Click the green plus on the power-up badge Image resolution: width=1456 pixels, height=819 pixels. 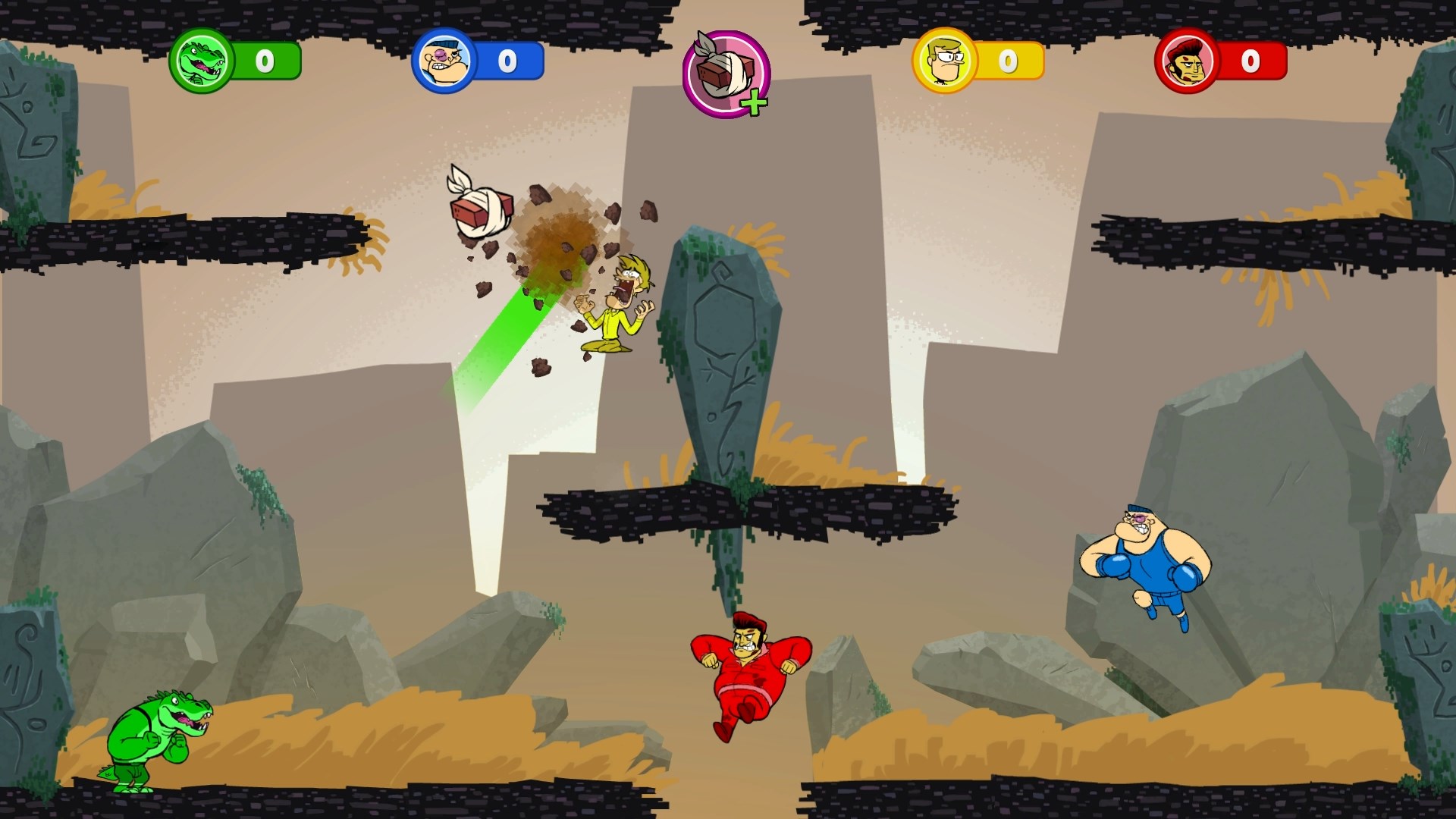(754, 102)
